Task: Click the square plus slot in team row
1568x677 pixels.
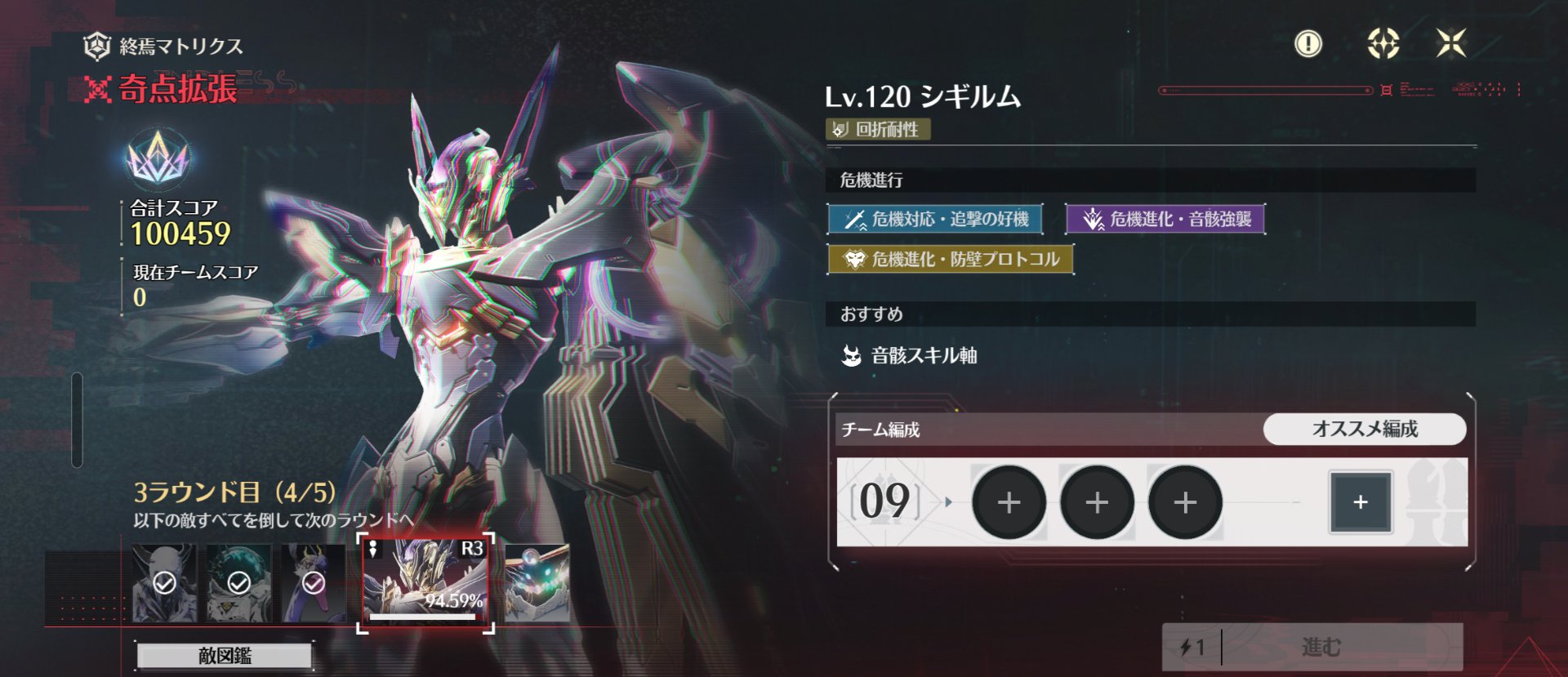Action: click(1360, 502)
